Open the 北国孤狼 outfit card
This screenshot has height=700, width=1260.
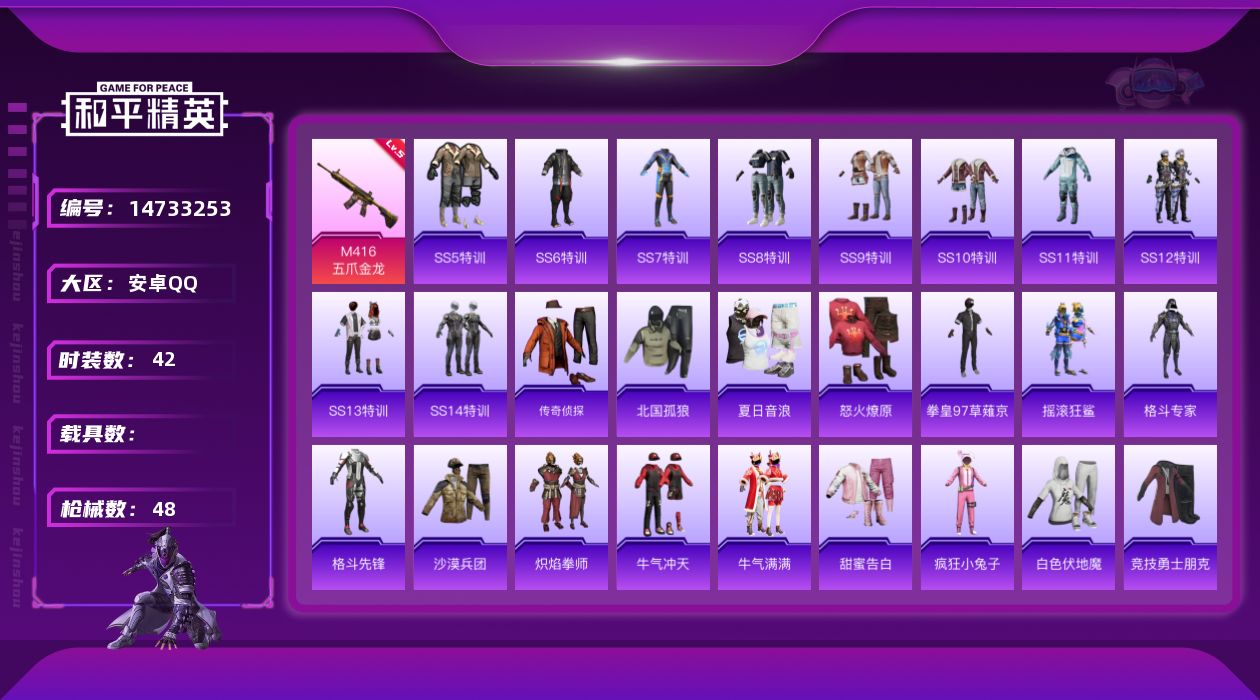(663, 364)
